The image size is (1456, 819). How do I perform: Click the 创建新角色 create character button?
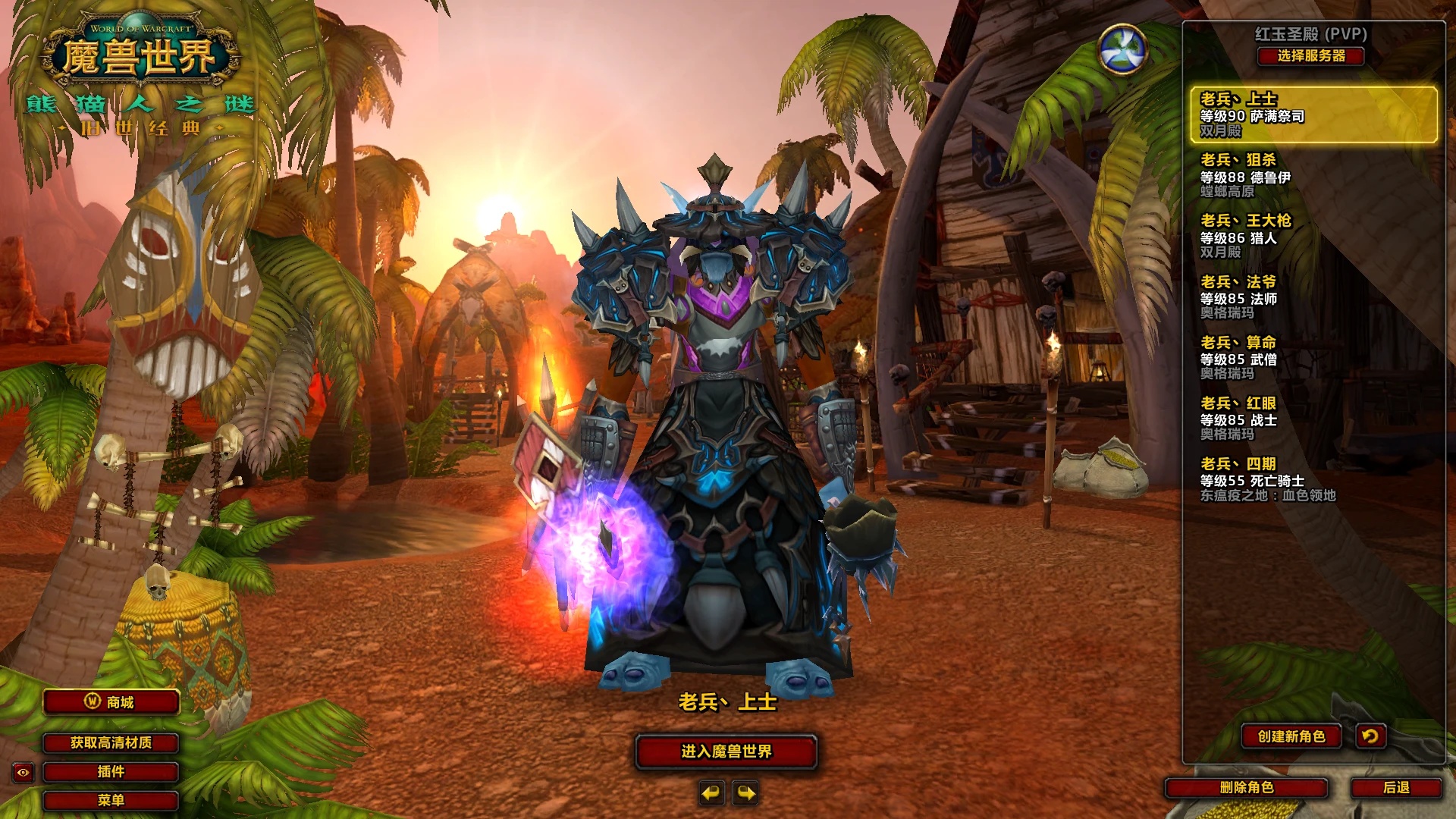tap(1291, 736)
